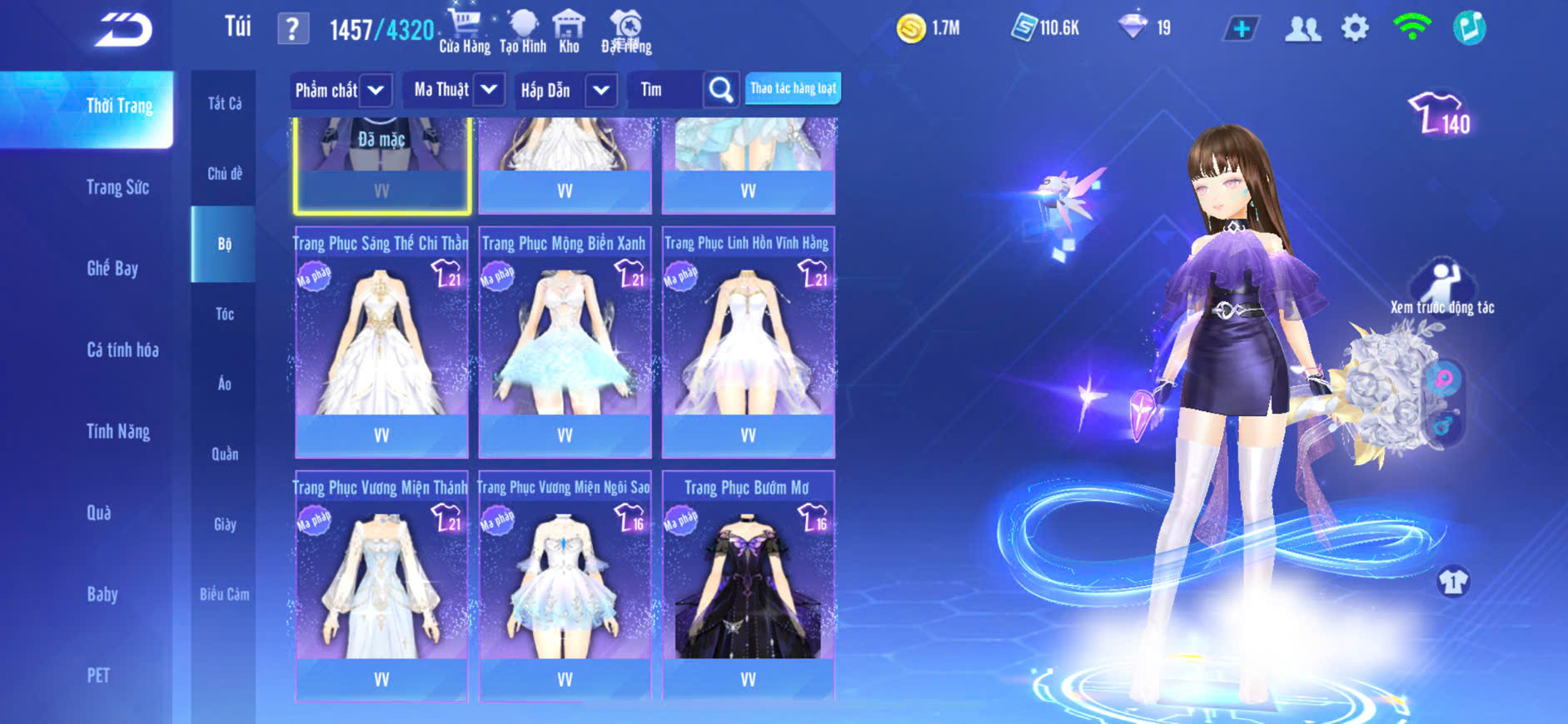Screen dimensions: 1568x724
Task: Select the Giày subcategory
Action: coord(225,524)
